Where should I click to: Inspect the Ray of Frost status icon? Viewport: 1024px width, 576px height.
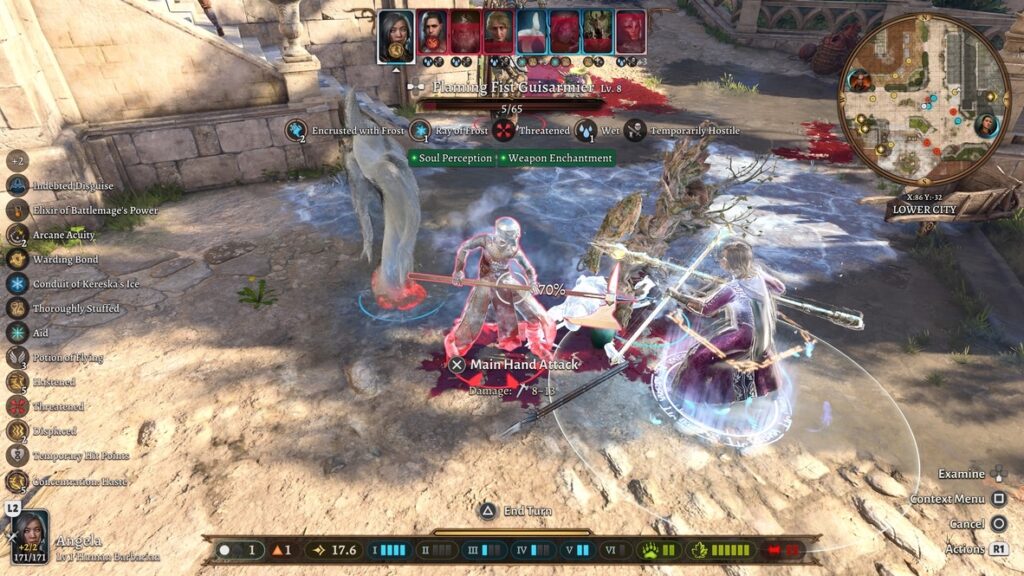pos(420,130)
